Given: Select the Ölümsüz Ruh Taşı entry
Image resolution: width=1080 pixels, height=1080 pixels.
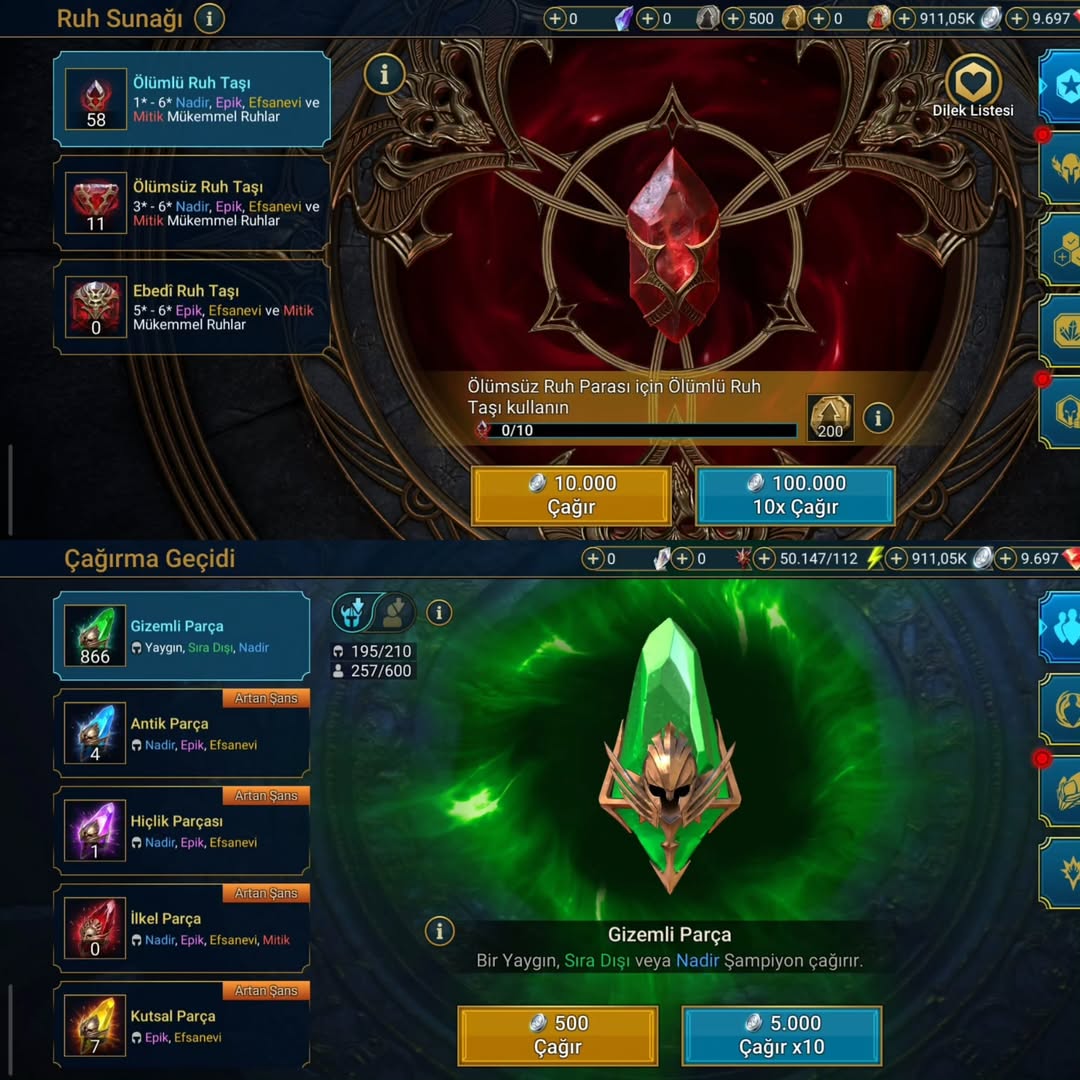Looking at the screenshot, I should 192,203.
